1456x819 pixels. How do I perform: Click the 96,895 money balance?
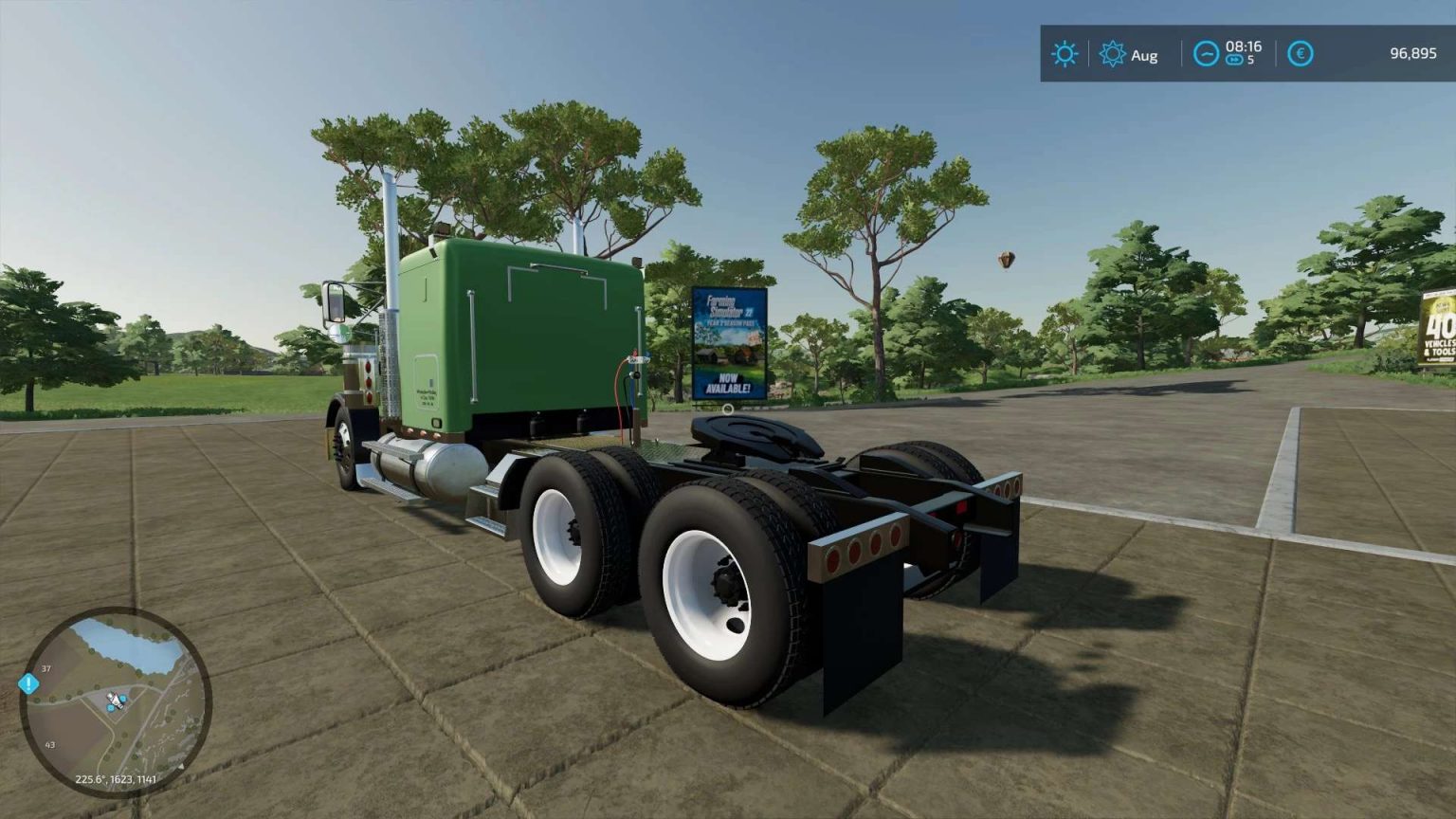coord(1414,53)
